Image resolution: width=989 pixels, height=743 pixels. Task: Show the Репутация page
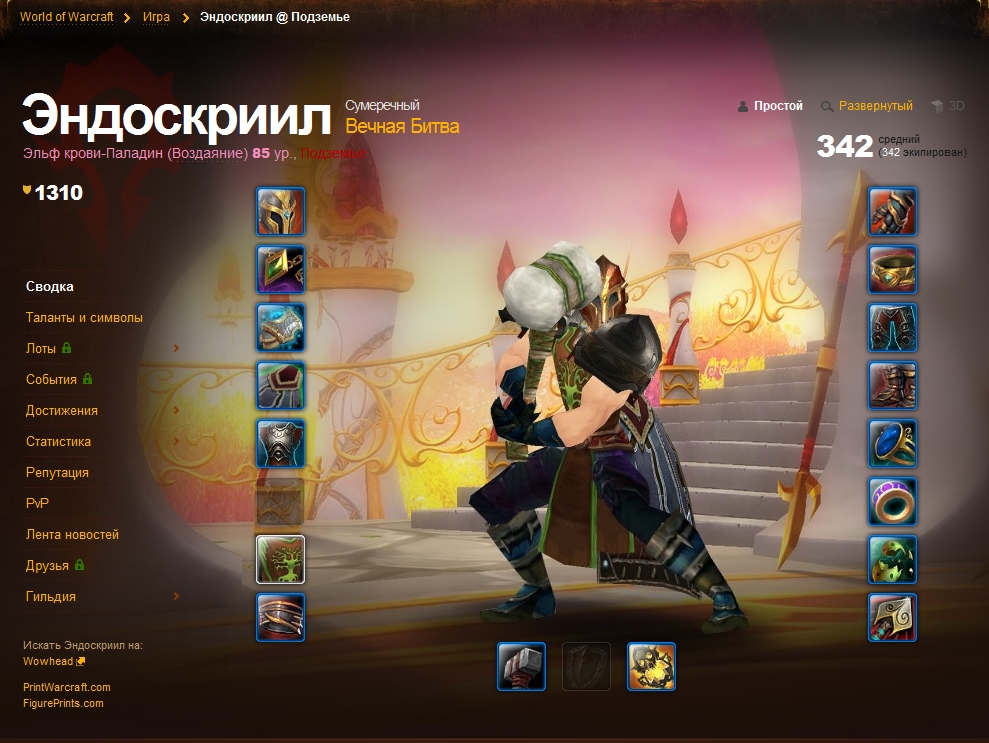57,473
